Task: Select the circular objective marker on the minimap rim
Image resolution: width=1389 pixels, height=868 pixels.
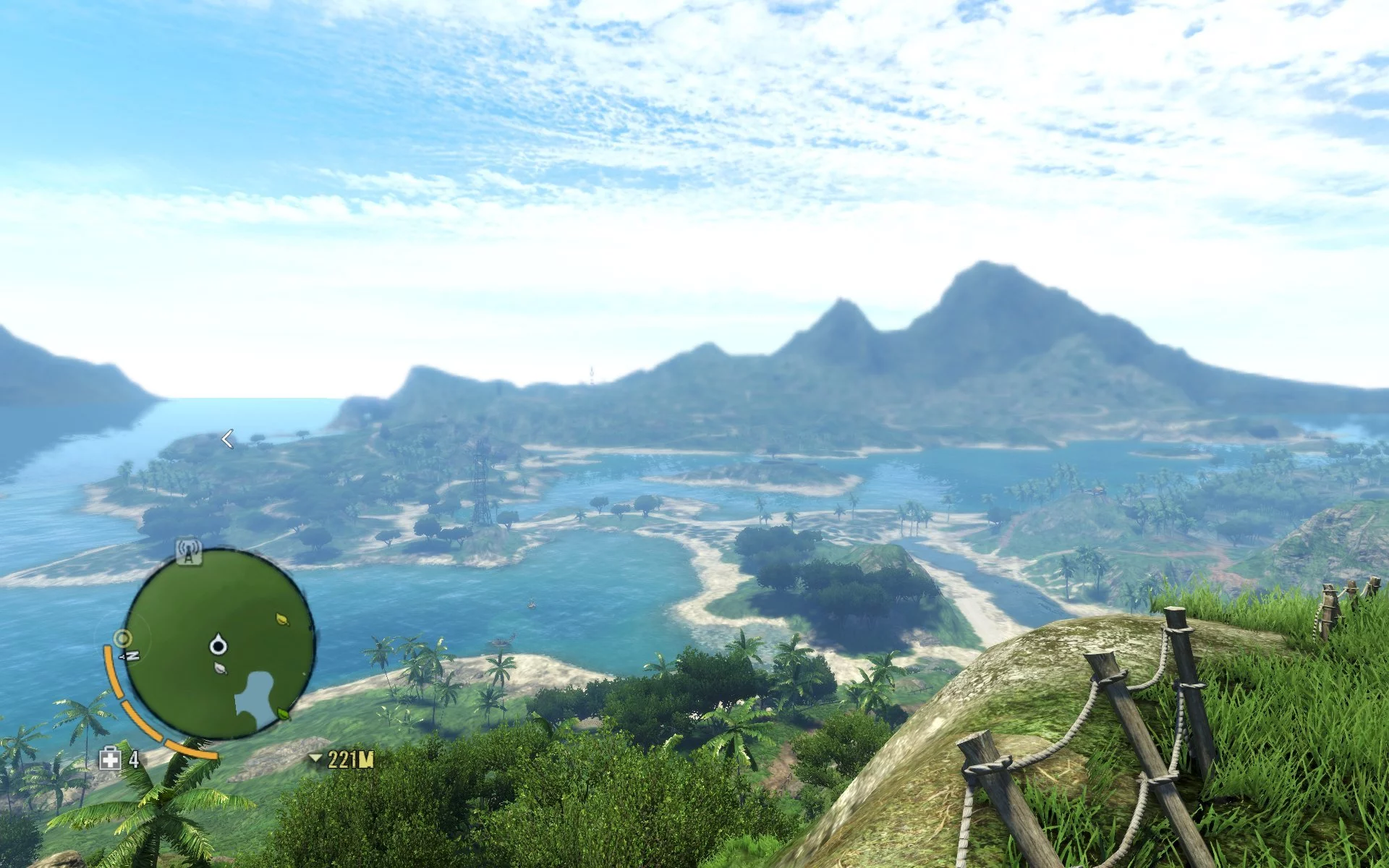Action: [122, 639]
